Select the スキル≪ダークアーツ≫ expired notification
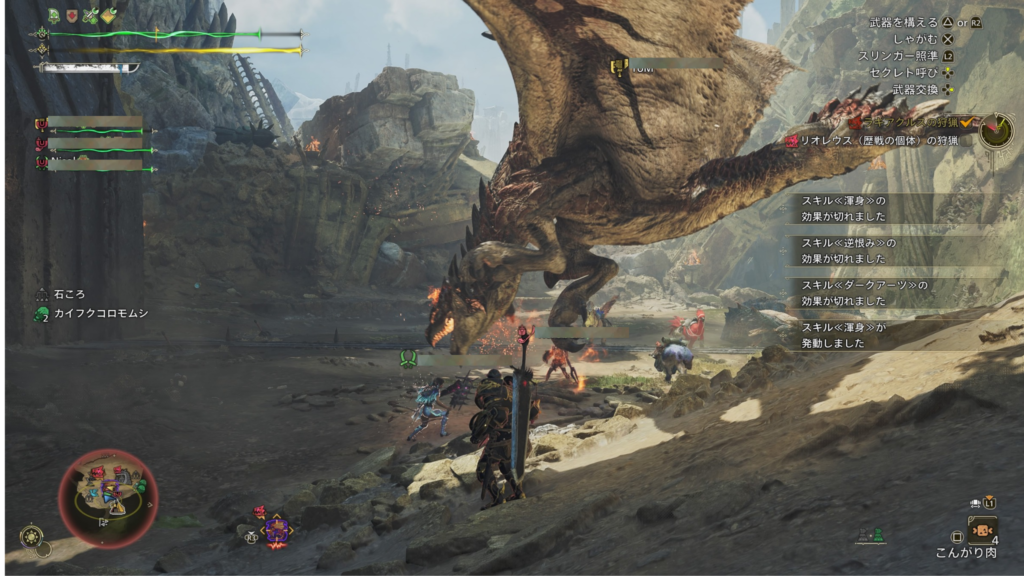 click(x=864, y=293)
